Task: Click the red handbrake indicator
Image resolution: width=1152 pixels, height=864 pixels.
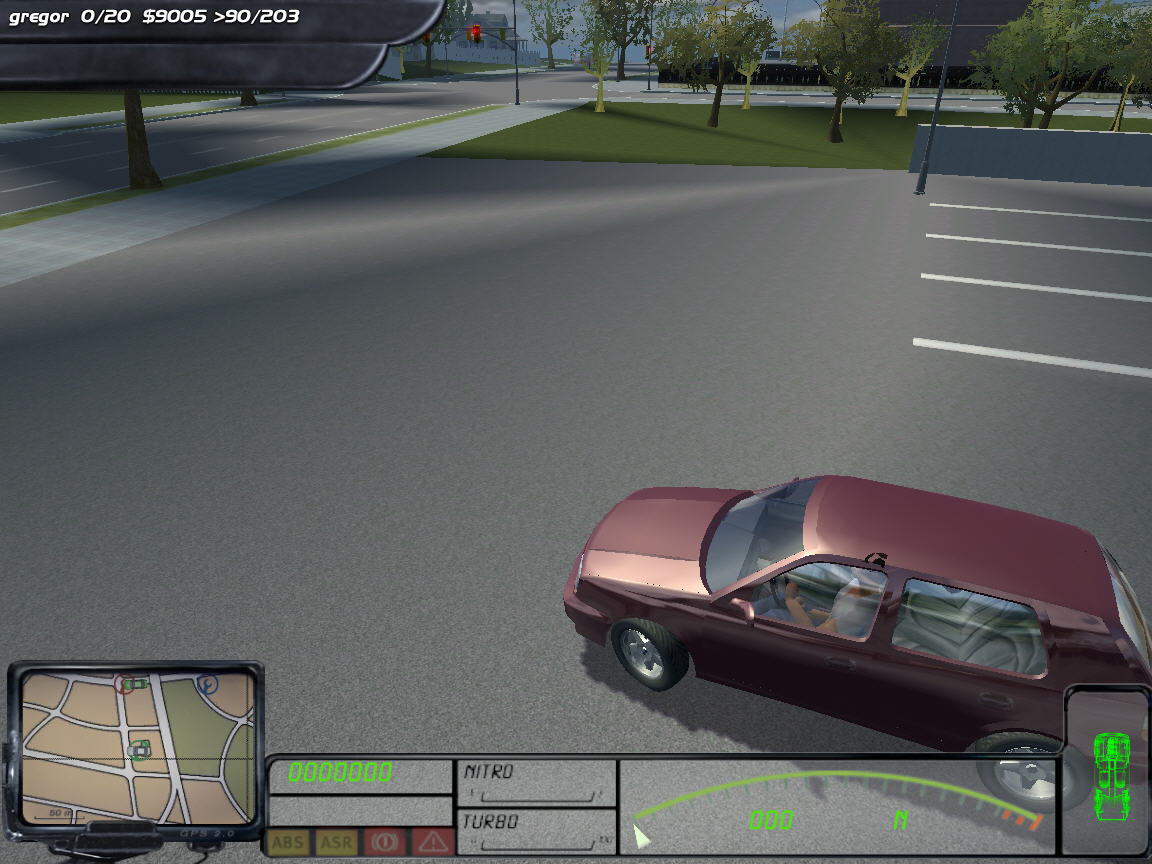Action: (x=384, y=842)
